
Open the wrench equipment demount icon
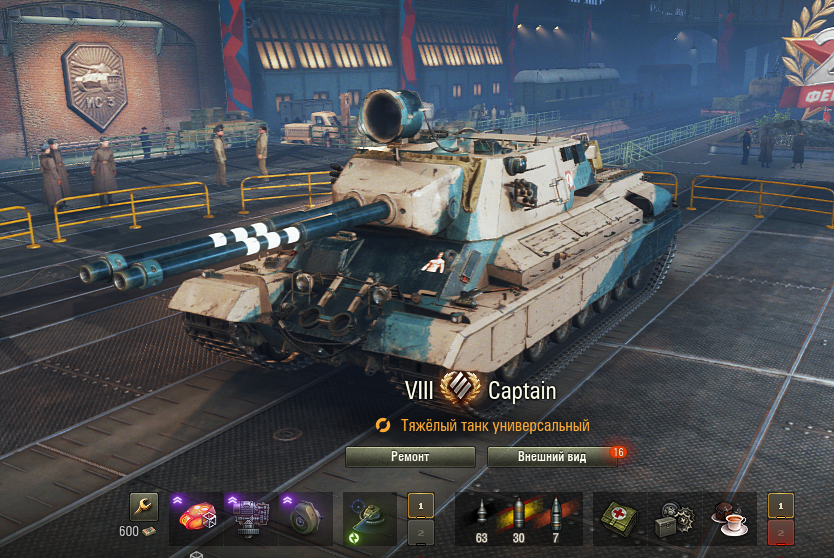(144, 507)
